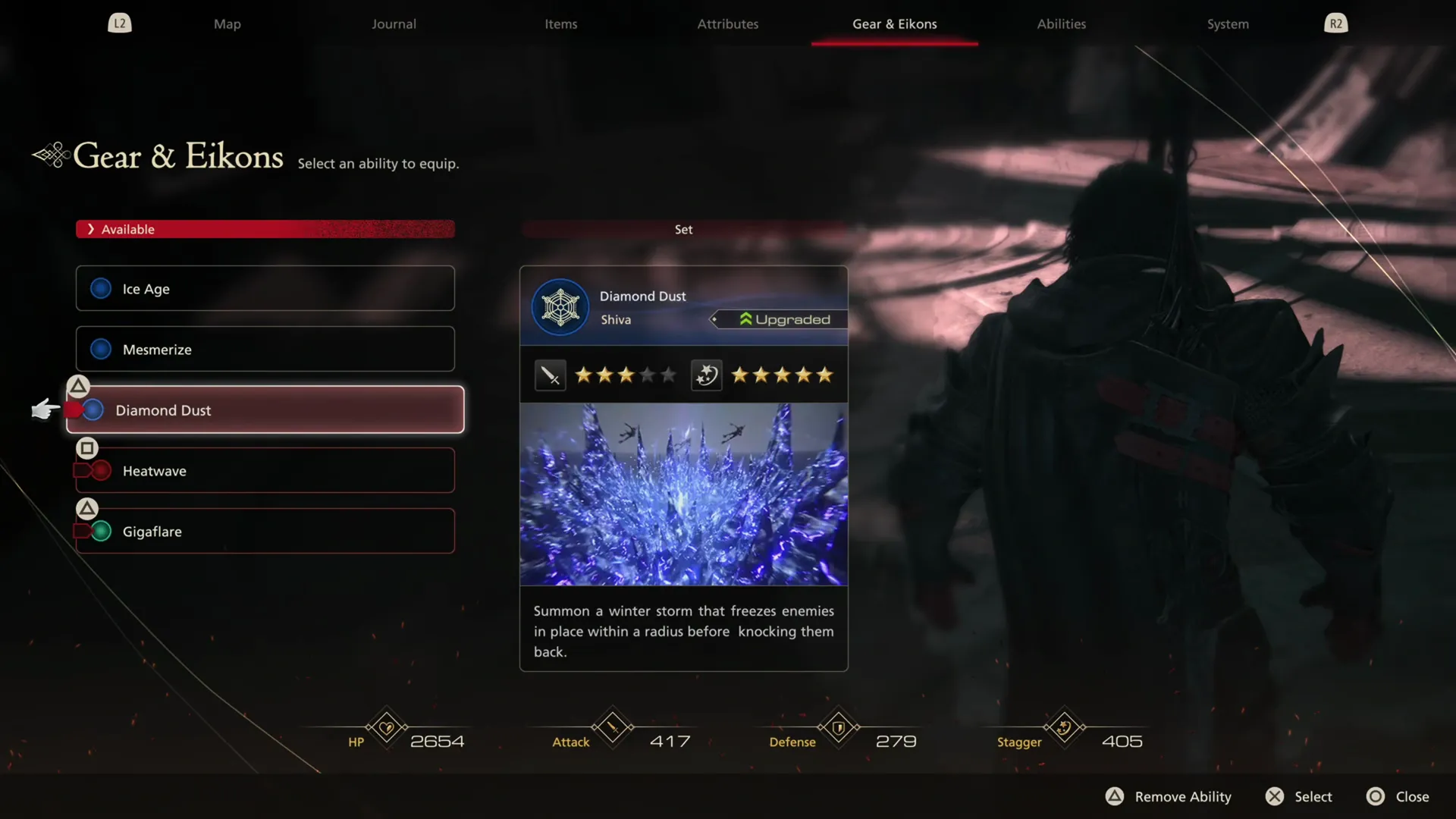Select the Shiva snowflake Eikon icon
The width and height of the screenshot is (1456, 819).
click(560, 308)
